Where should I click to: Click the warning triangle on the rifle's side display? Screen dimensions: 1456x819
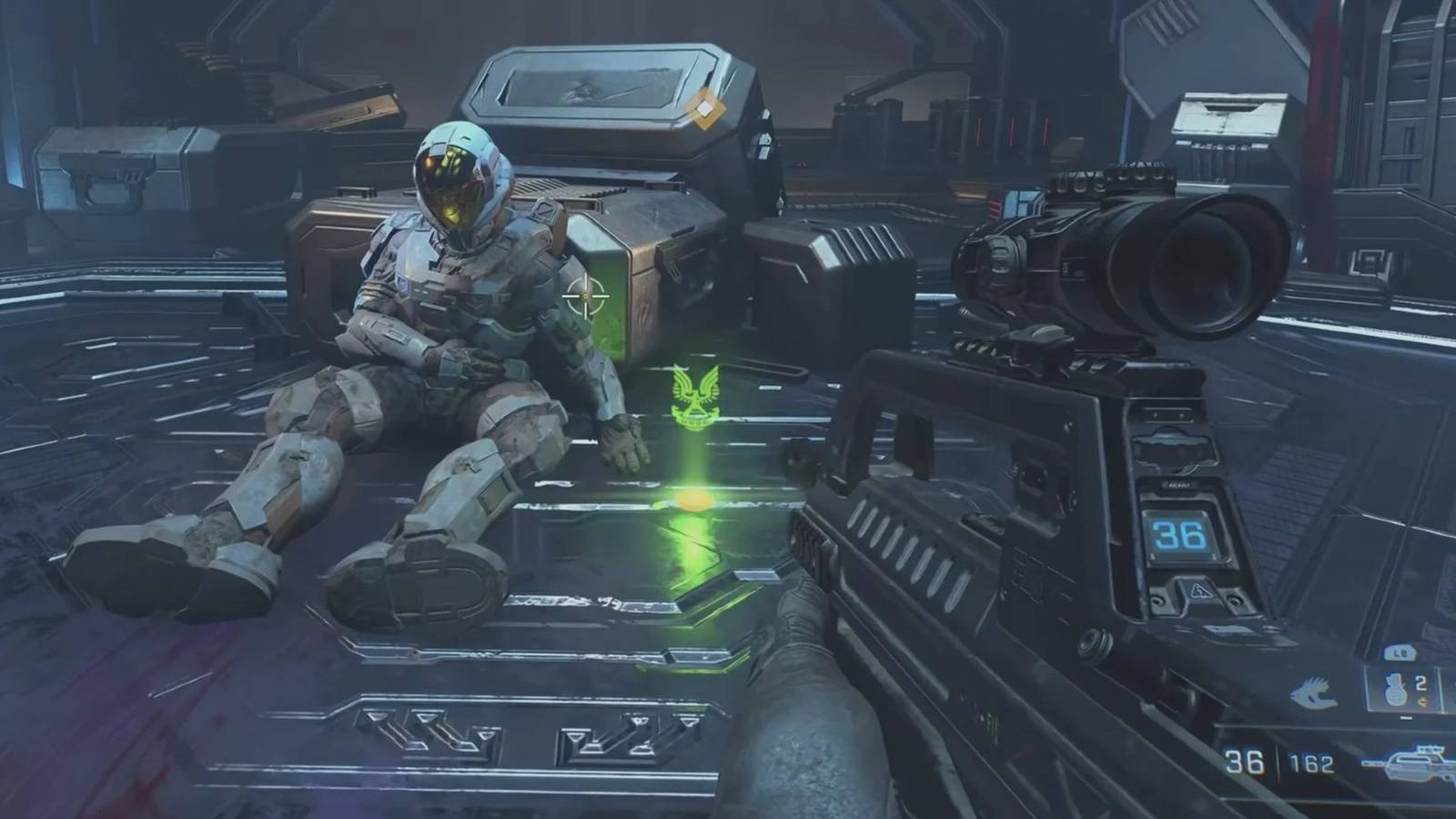[1200, 591]
